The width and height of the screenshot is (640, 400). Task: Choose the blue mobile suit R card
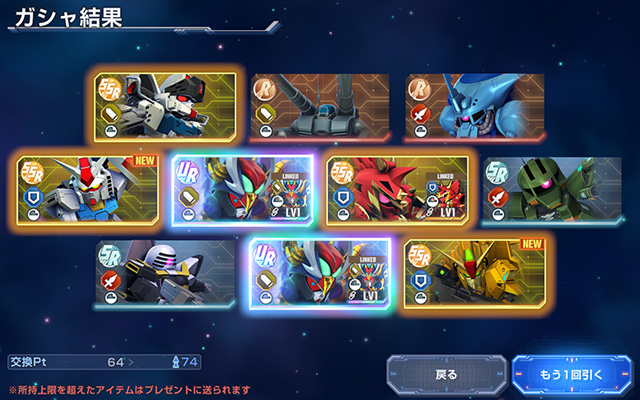coord(475,106)
